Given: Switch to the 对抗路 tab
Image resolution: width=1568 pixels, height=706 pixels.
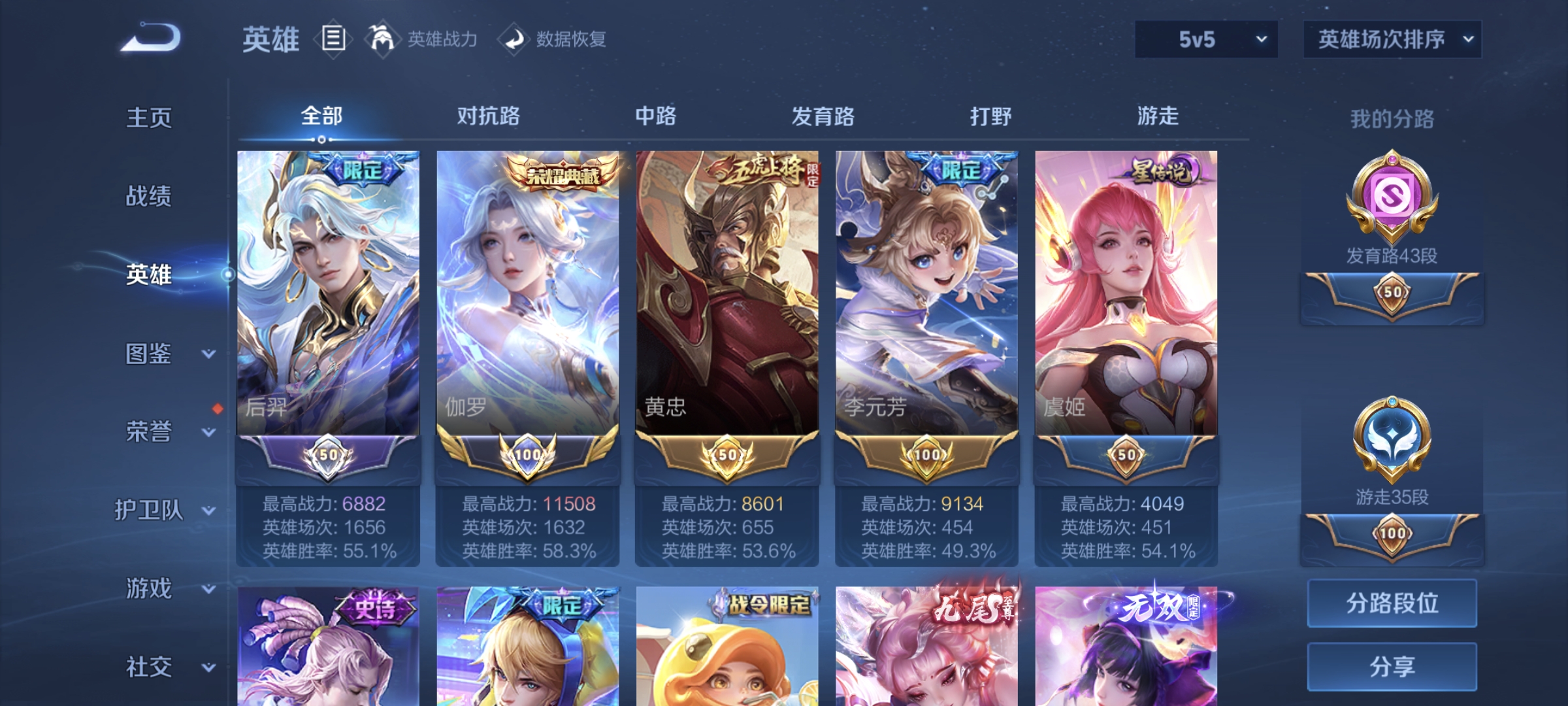Looking at the screenshot, I should point(488,116).
